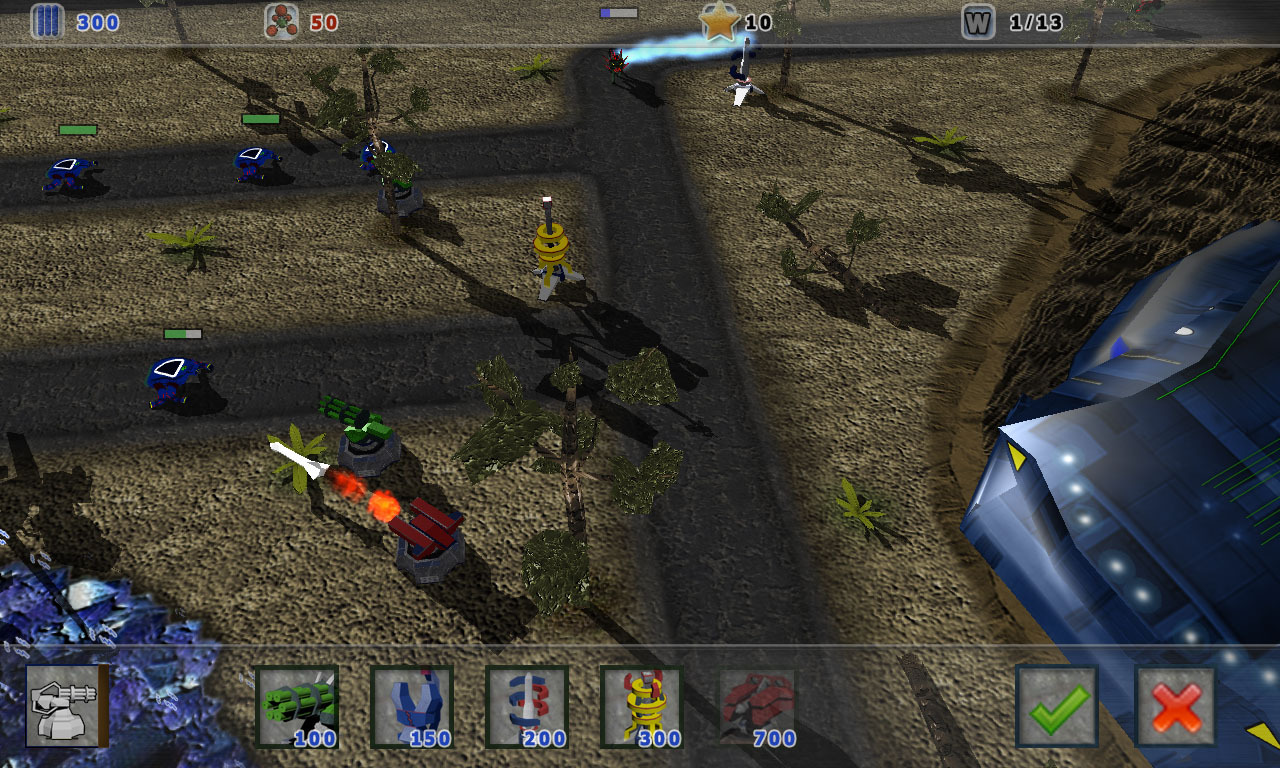Open the tower build menu icon
Image resolution: width=1280 pixels, height=768 pixels.
[x=67, y=705]
